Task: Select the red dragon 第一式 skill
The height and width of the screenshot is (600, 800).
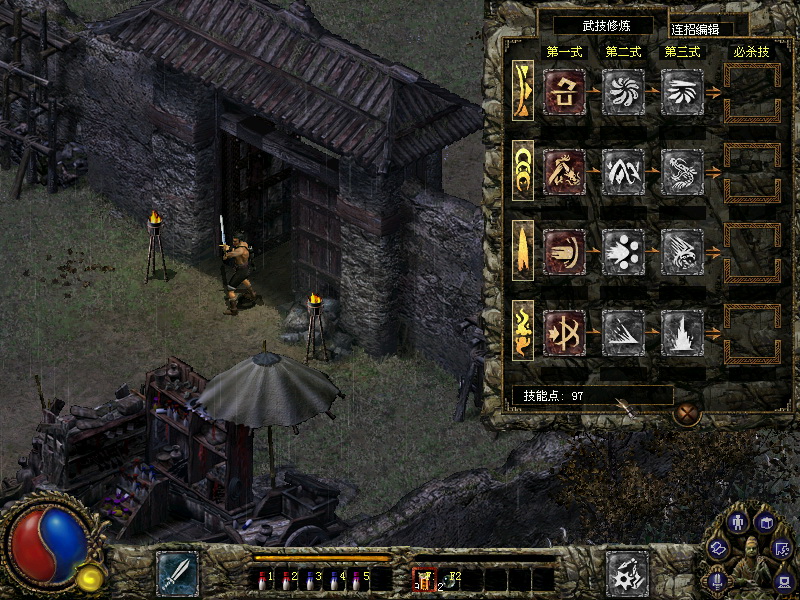Action: pyautogui.click(x=564, y=172)
